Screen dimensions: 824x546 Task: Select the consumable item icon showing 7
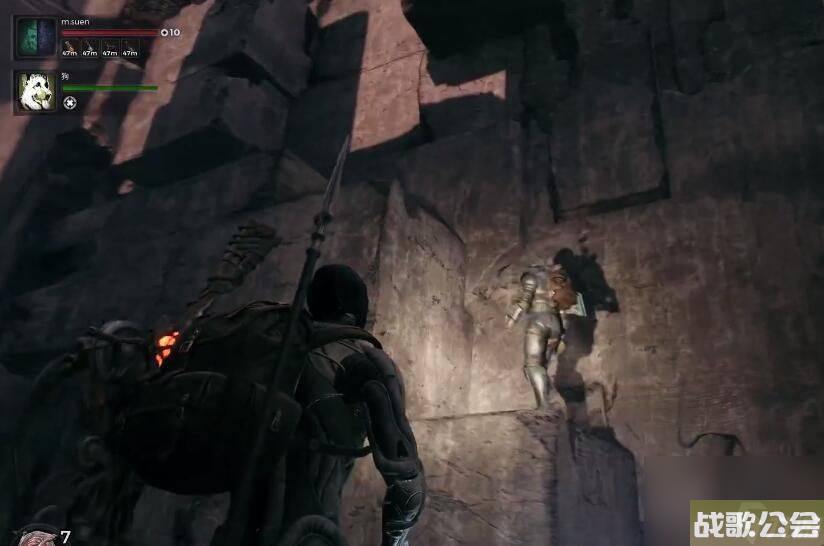(x=38, y=538)
